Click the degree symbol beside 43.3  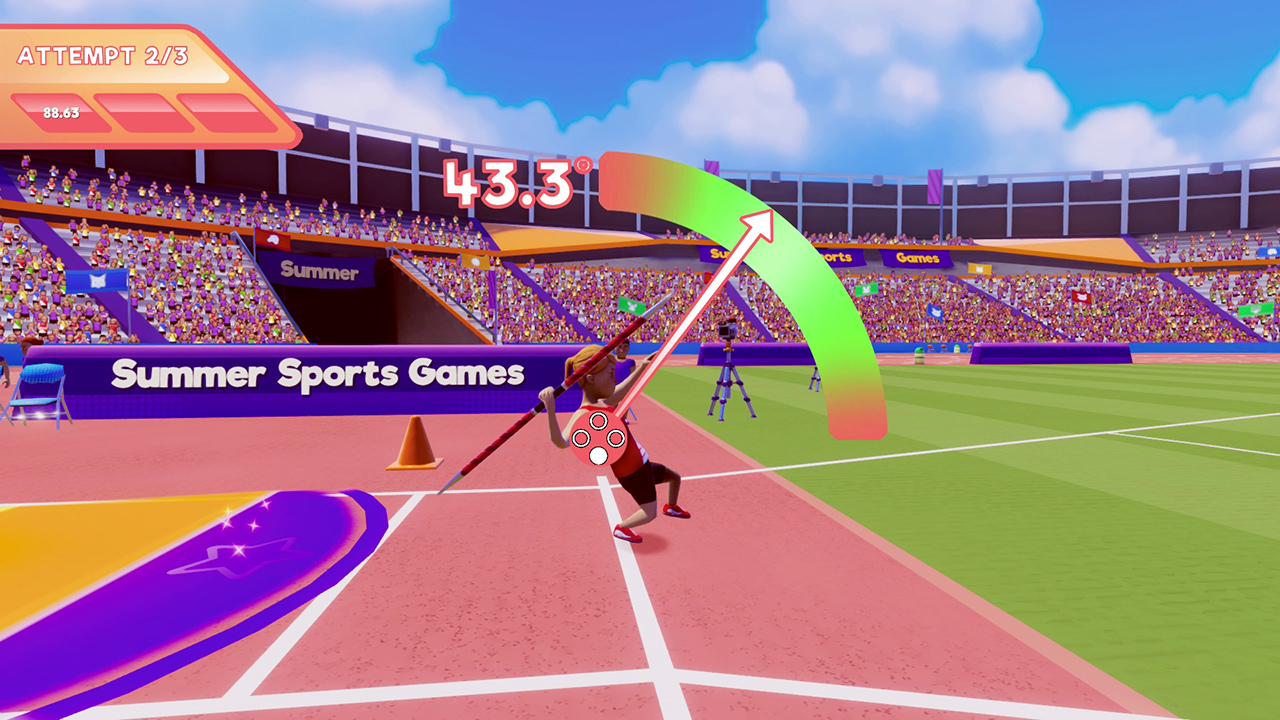click(582, 165)
